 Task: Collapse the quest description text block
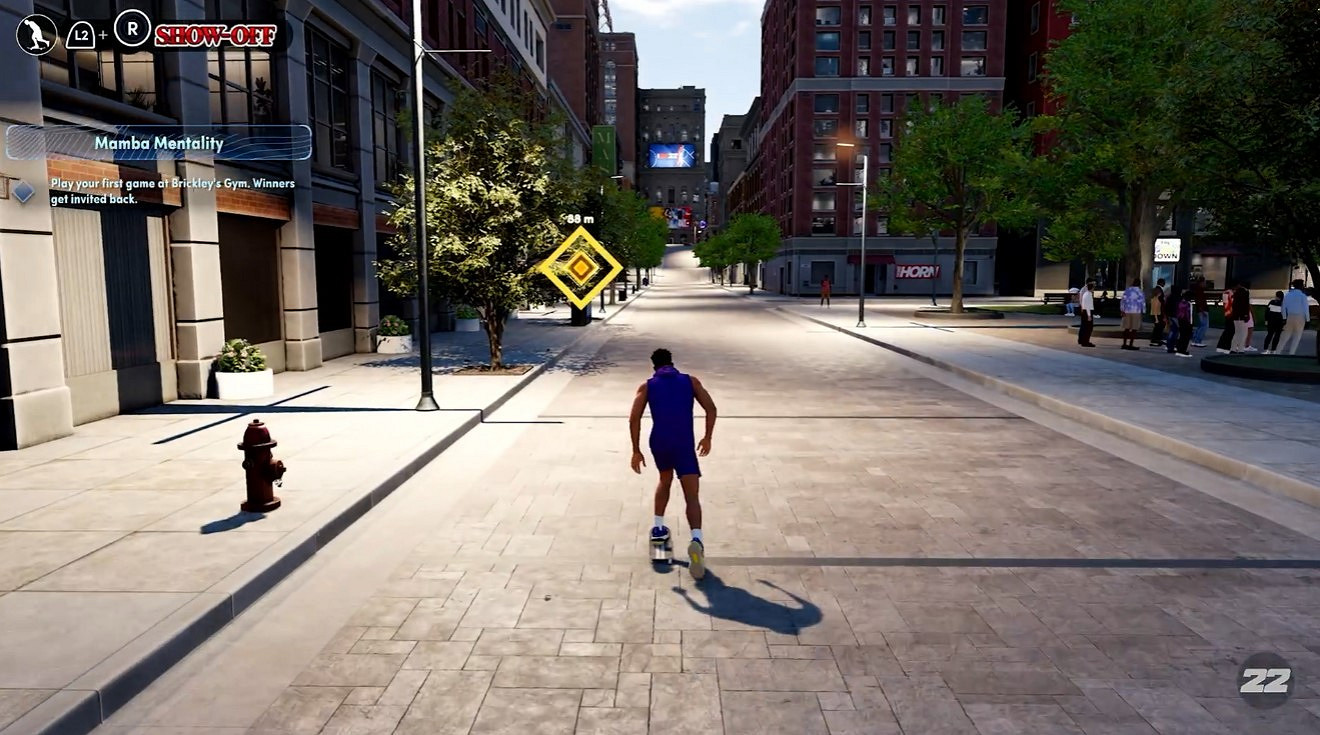point(170,190)
